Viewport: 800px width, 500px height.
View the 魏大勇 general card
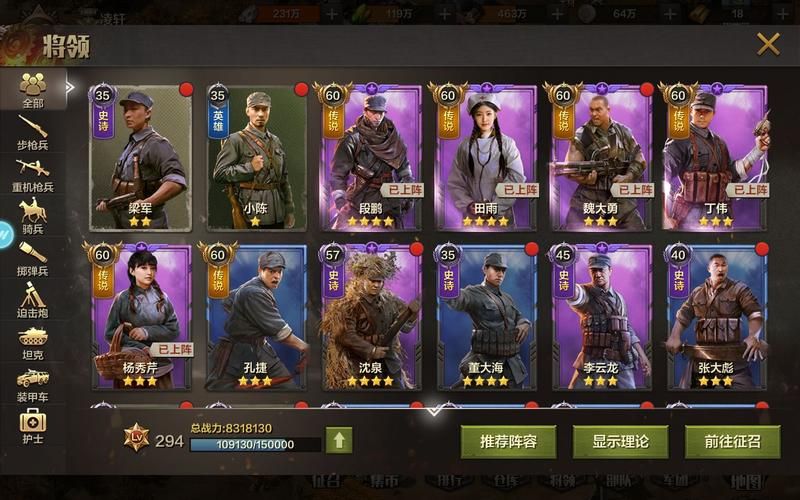[601, 158]
